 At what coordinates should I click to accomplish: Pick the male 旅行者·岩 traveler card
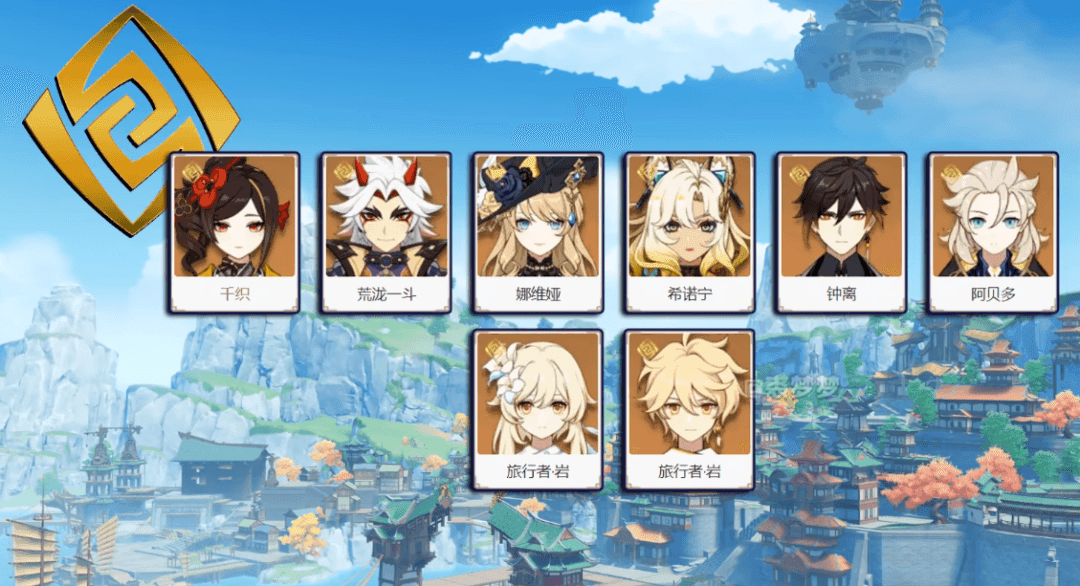pyautogui.click(x=689, y=409)
